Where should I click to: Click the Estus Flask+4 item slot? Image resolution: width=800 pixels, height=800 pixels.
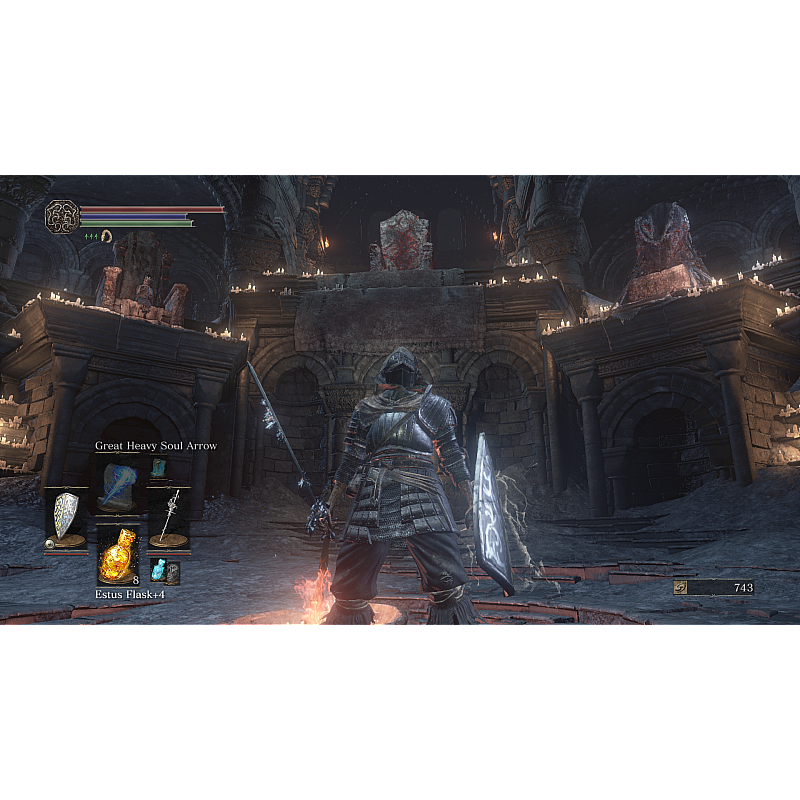coord(118,555)
